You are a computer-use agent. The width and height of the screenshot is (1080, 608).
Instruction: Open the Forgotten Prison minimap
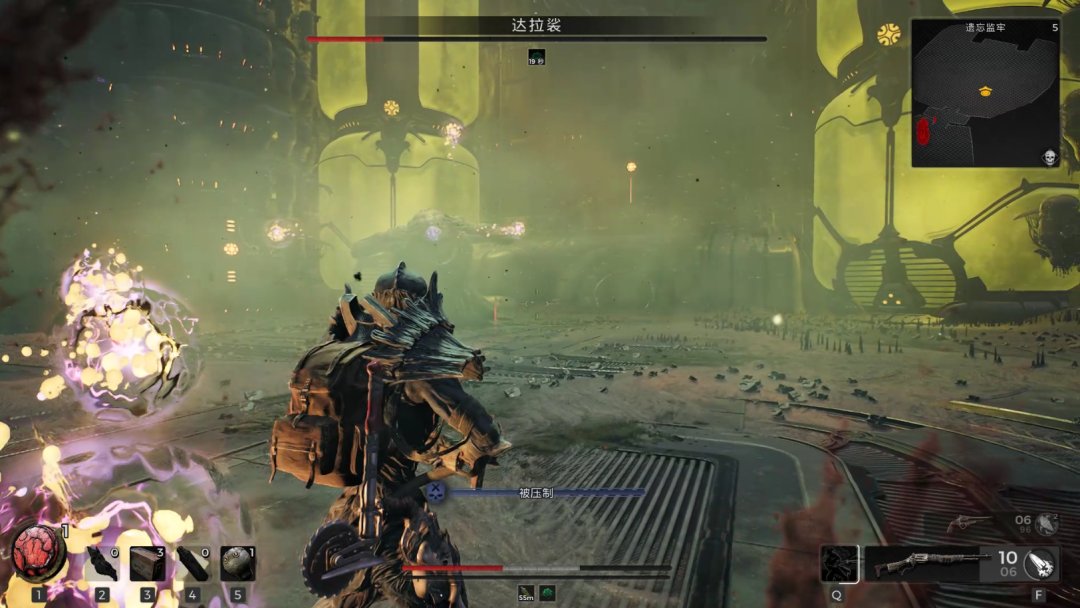point(985,95)
